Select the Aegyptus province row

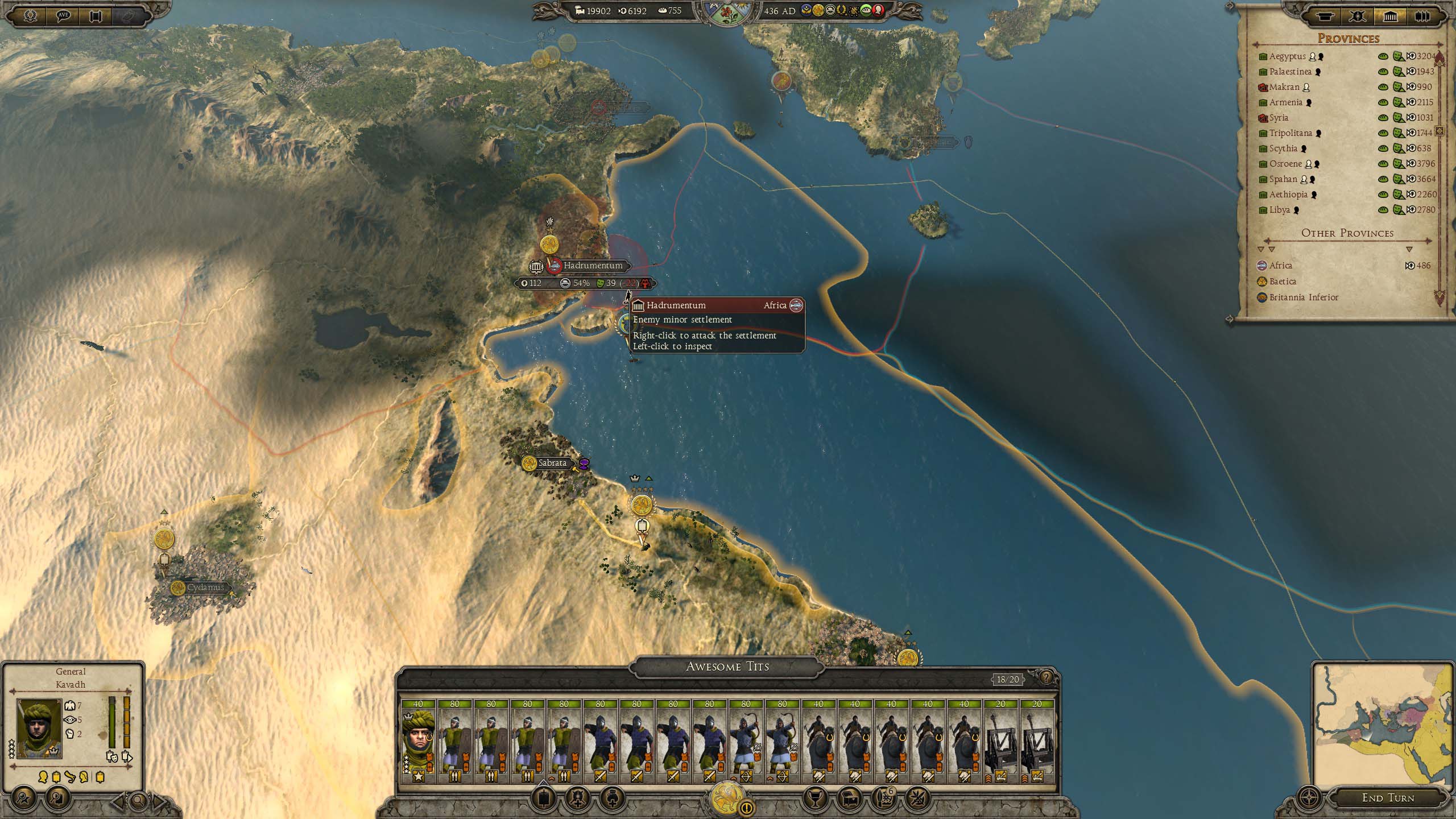(x=1287, y=56)
